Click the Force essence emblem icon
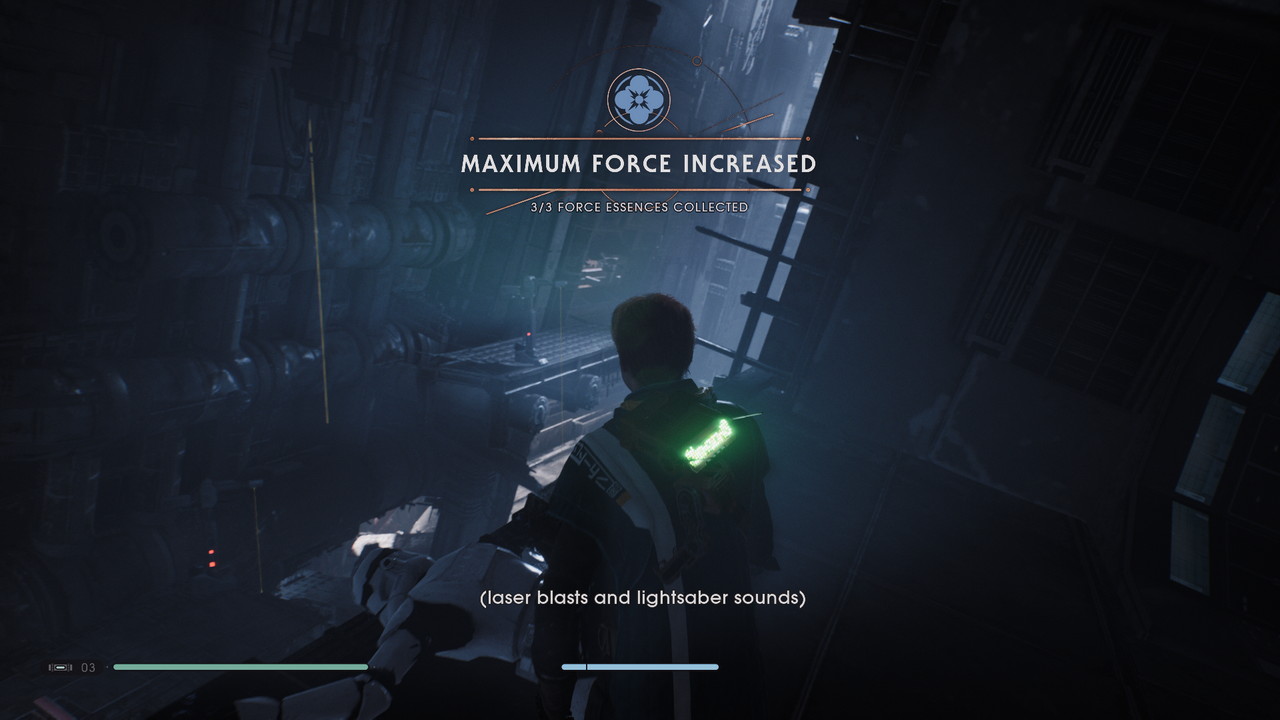 click(638, 98)
